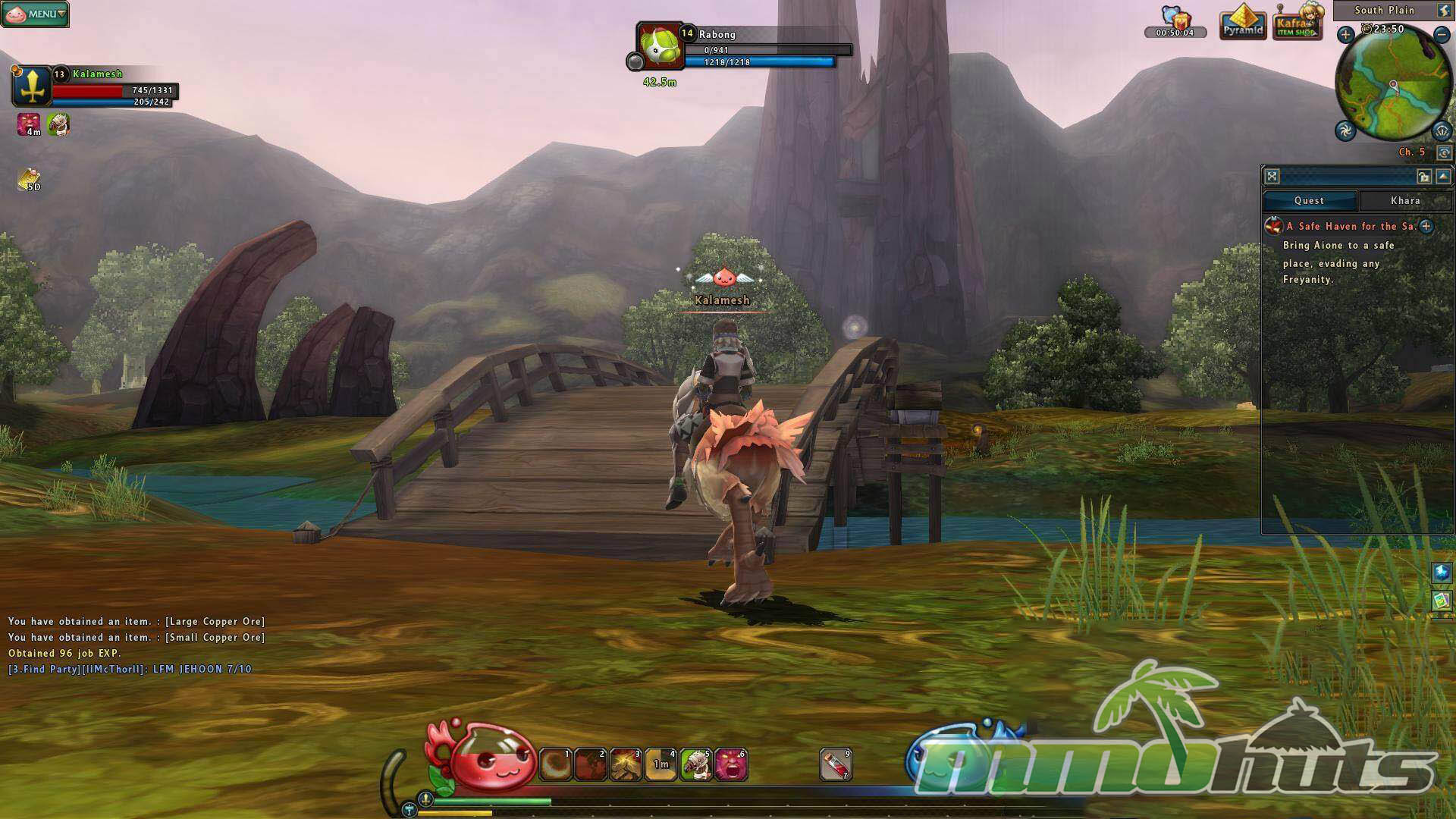Collapse the quest tracker panel with arrow
This screenshot has height=819, width=1456.
(1443, 176)
